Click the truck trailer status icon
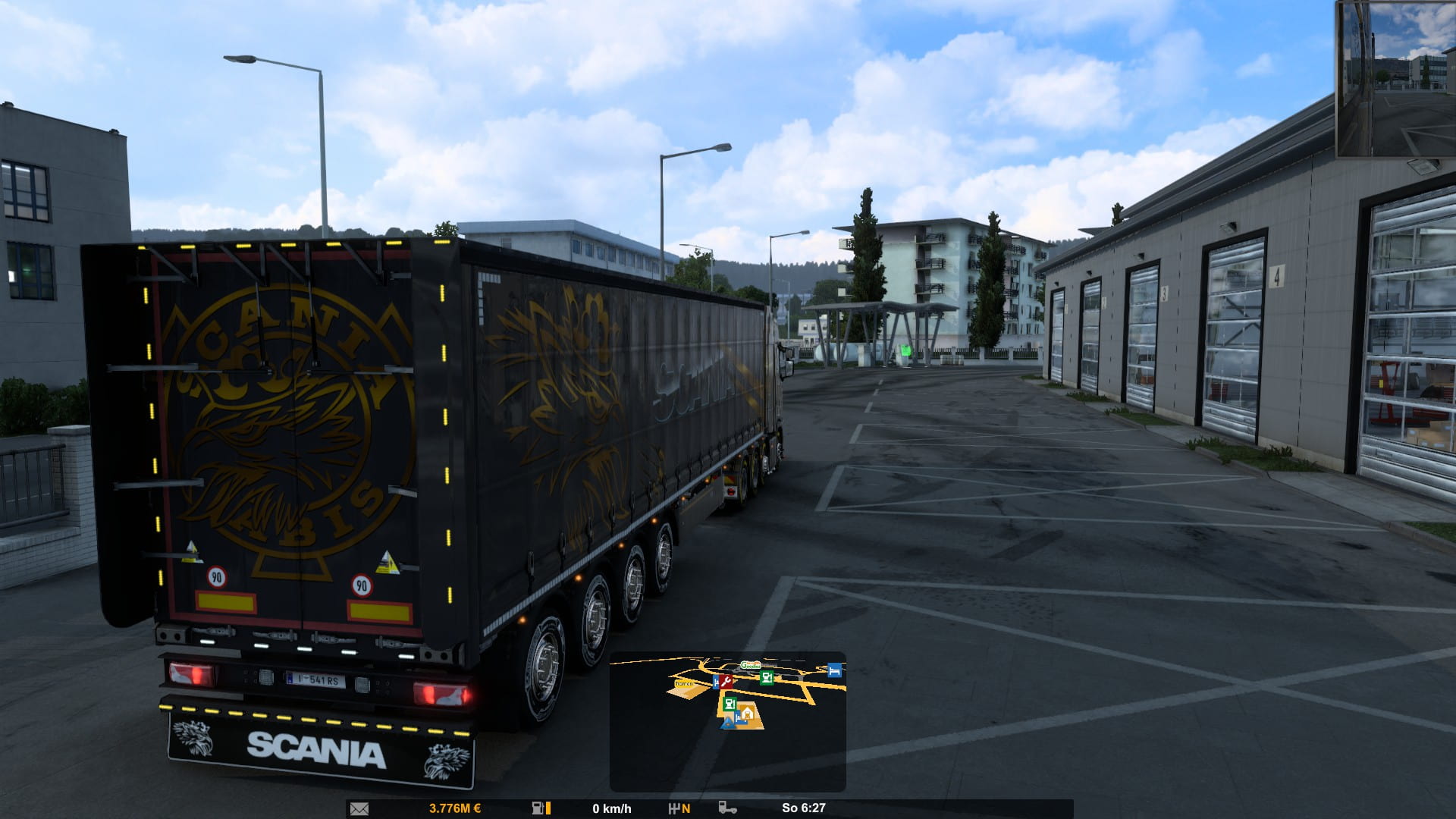 [x=727, y=808]
